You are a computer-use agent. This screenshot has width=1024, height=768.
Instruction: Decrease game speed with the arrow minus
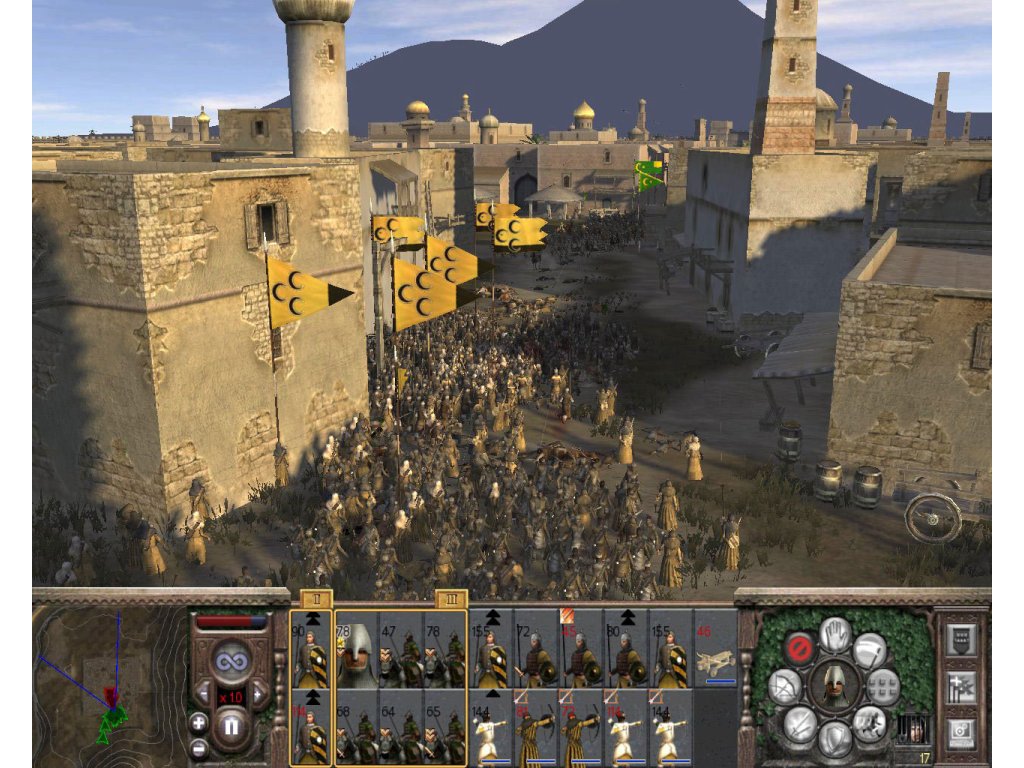coord(202,692)
